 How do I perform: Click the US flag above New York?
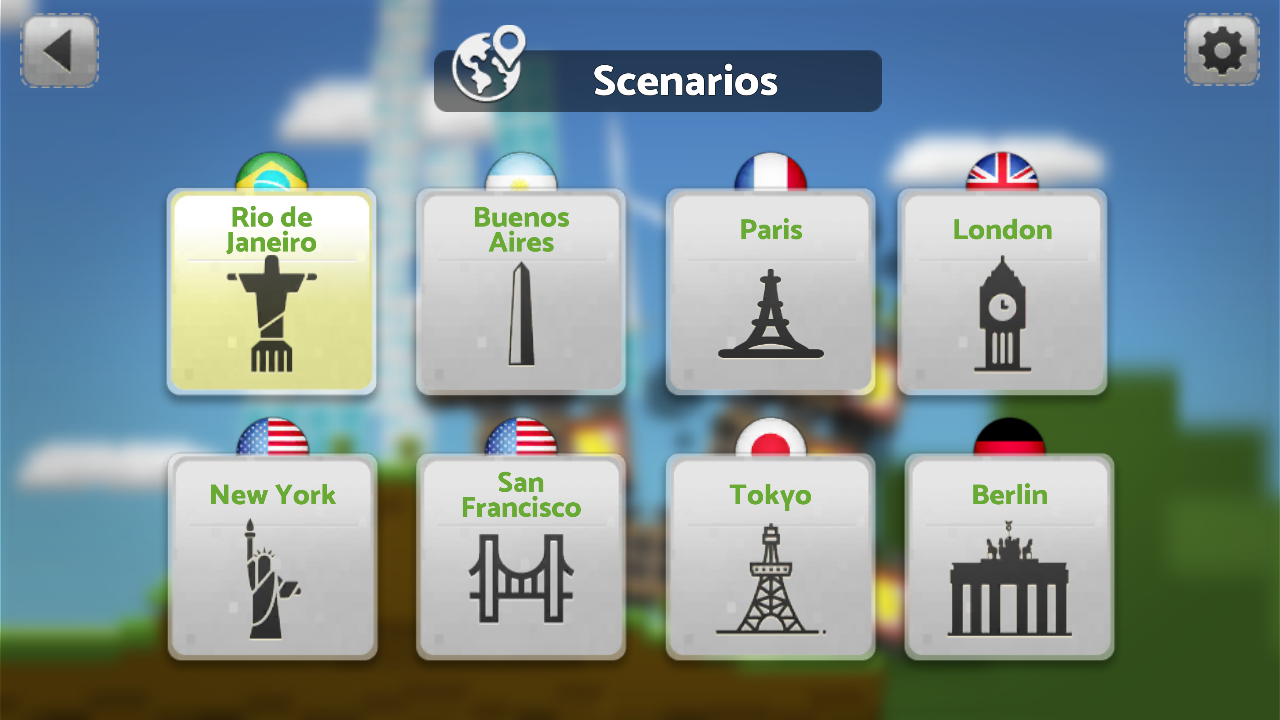click(x=271, y=437)
